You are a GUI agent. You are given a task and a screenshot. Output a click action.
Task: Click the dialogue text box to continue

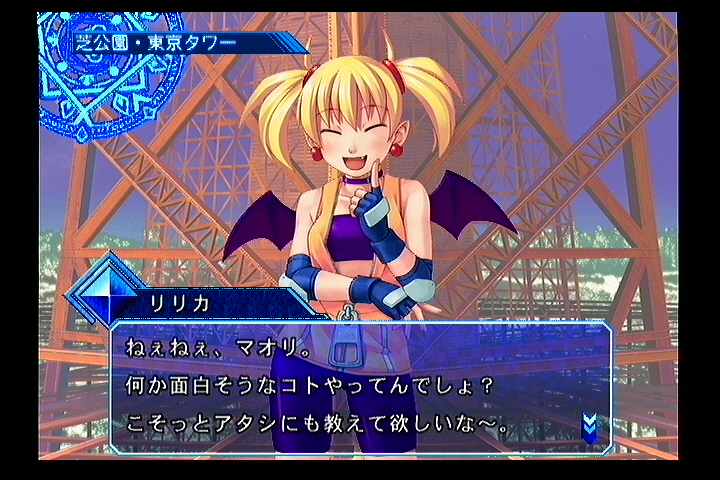pos(360,387)
